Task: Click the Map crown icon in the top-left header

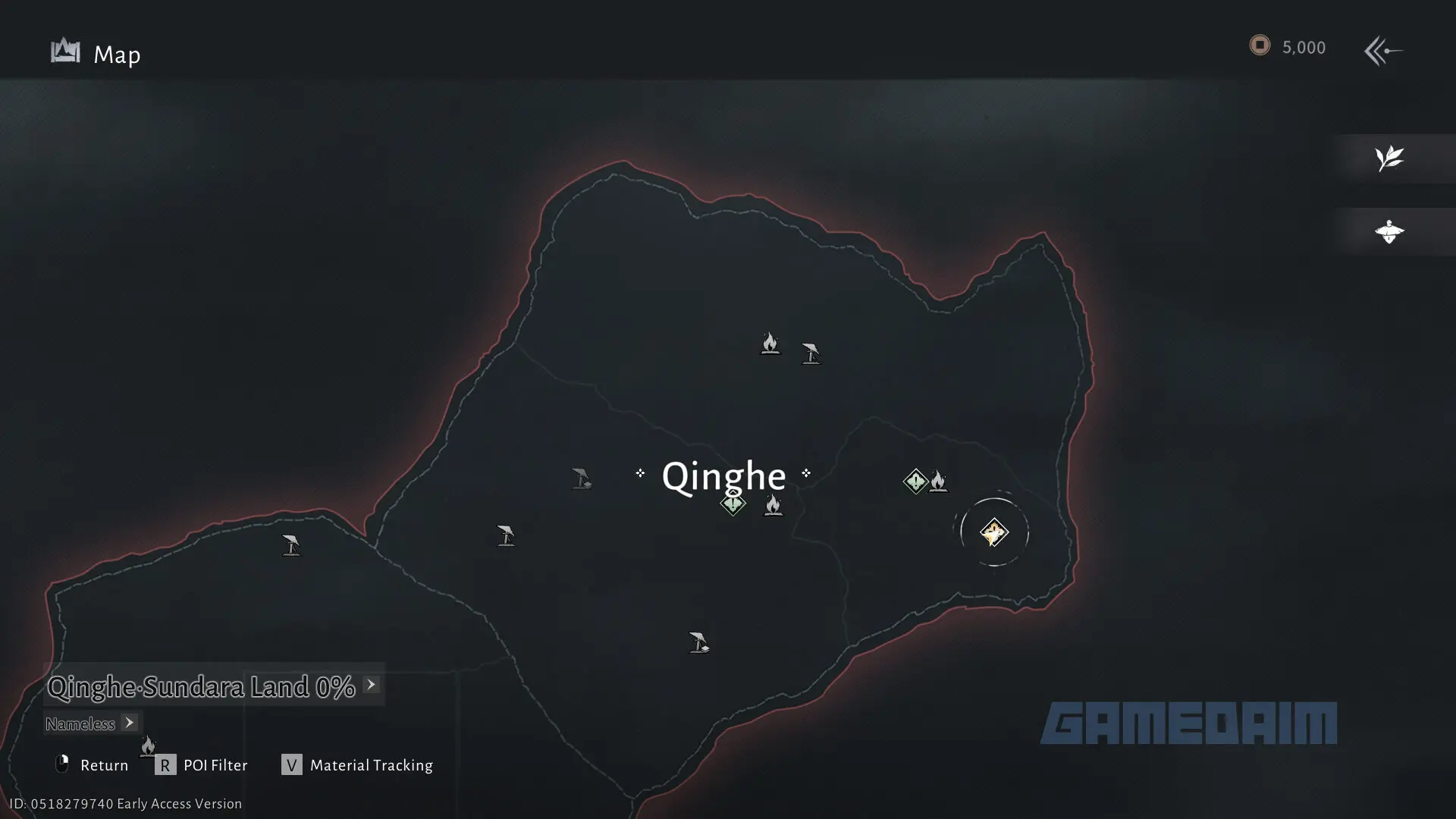Action: (x=64, y=51)
